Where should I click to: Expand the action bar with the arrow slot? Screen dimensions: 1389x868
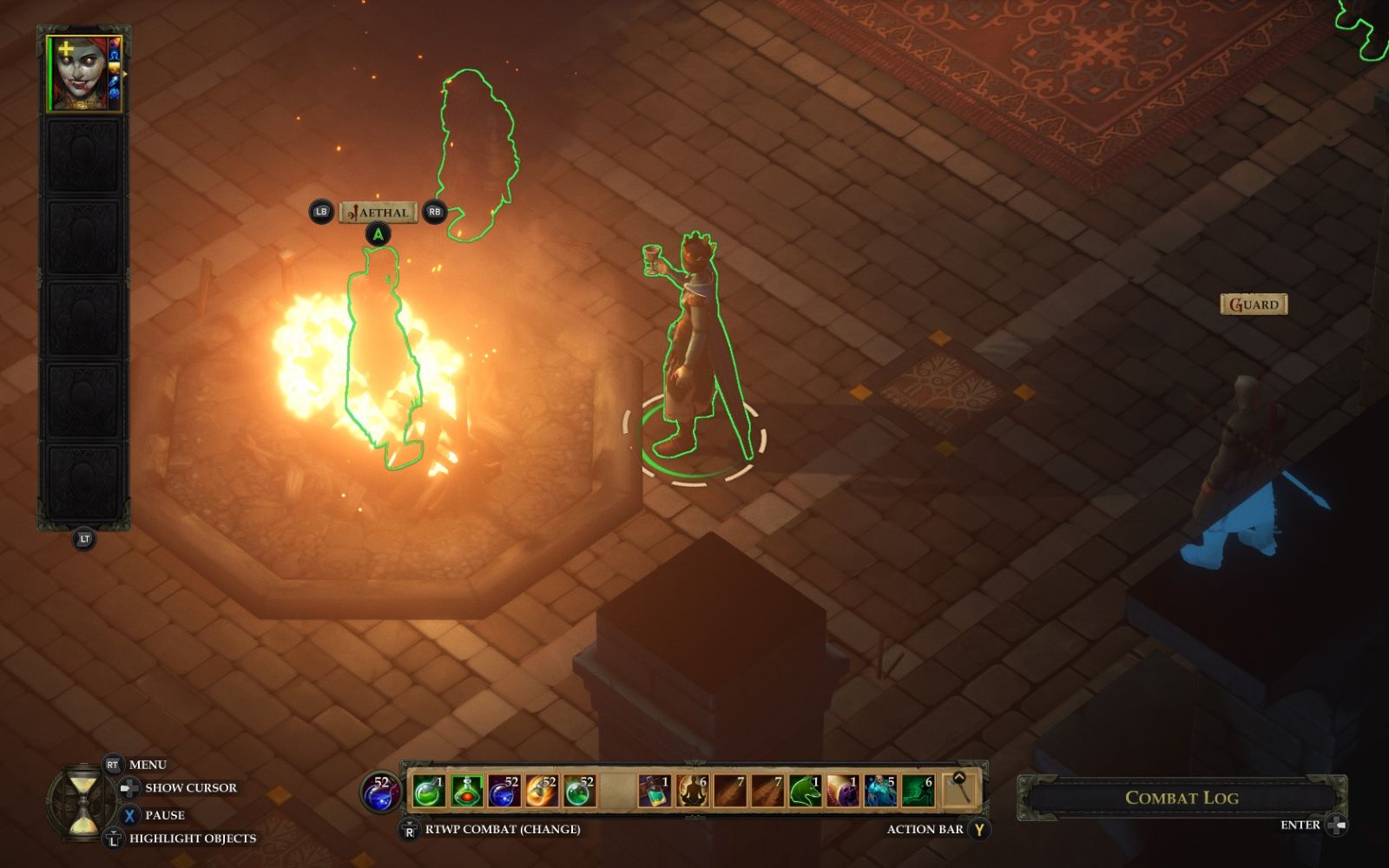[958, 789]
